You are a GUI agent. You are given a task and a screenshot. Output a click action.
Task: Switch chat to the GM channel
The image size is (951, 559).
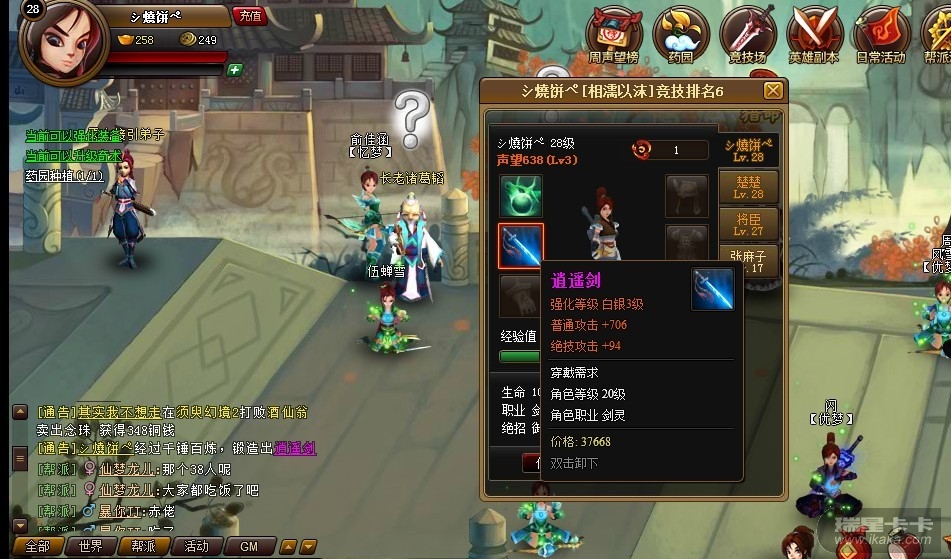[249, 547]
